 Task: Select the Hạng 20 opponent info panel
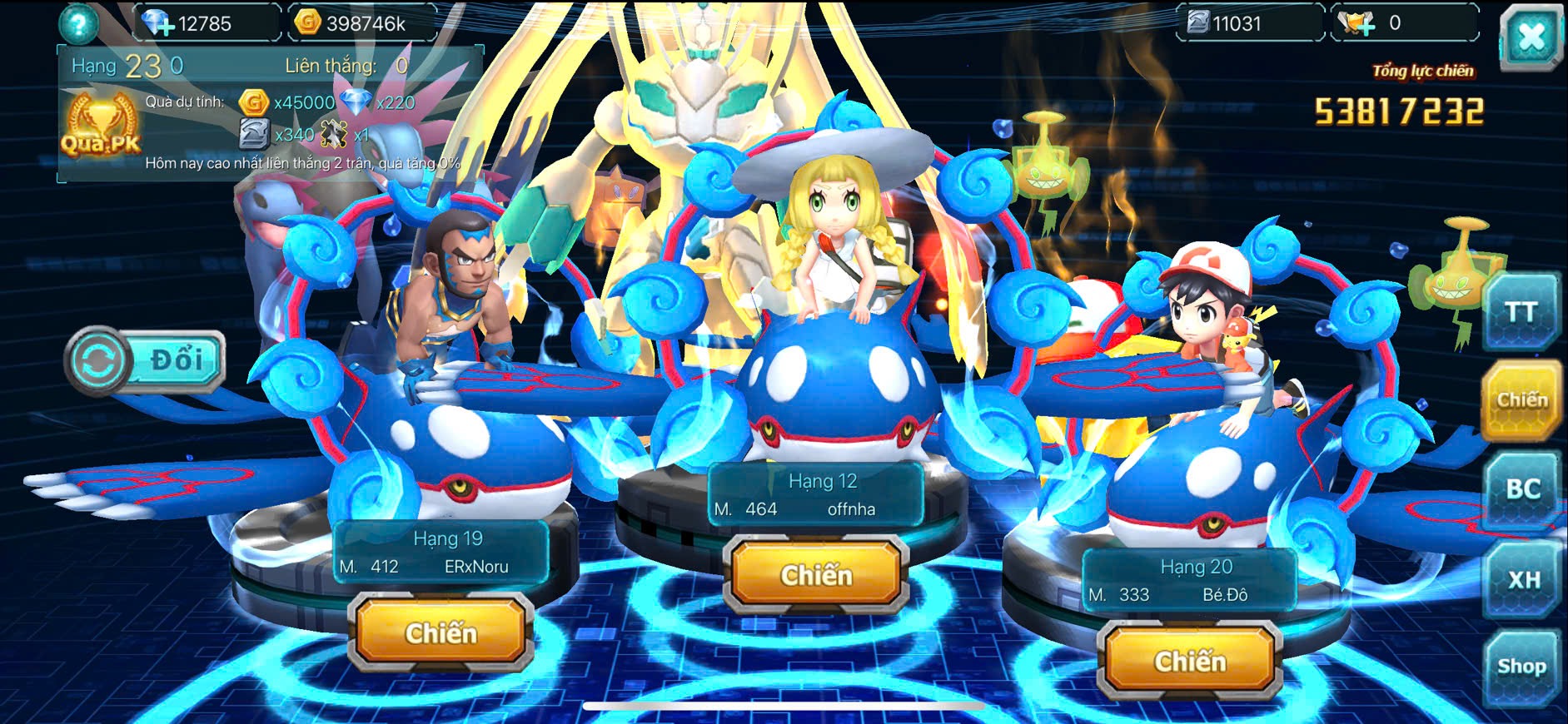[x=1189, y=581]
